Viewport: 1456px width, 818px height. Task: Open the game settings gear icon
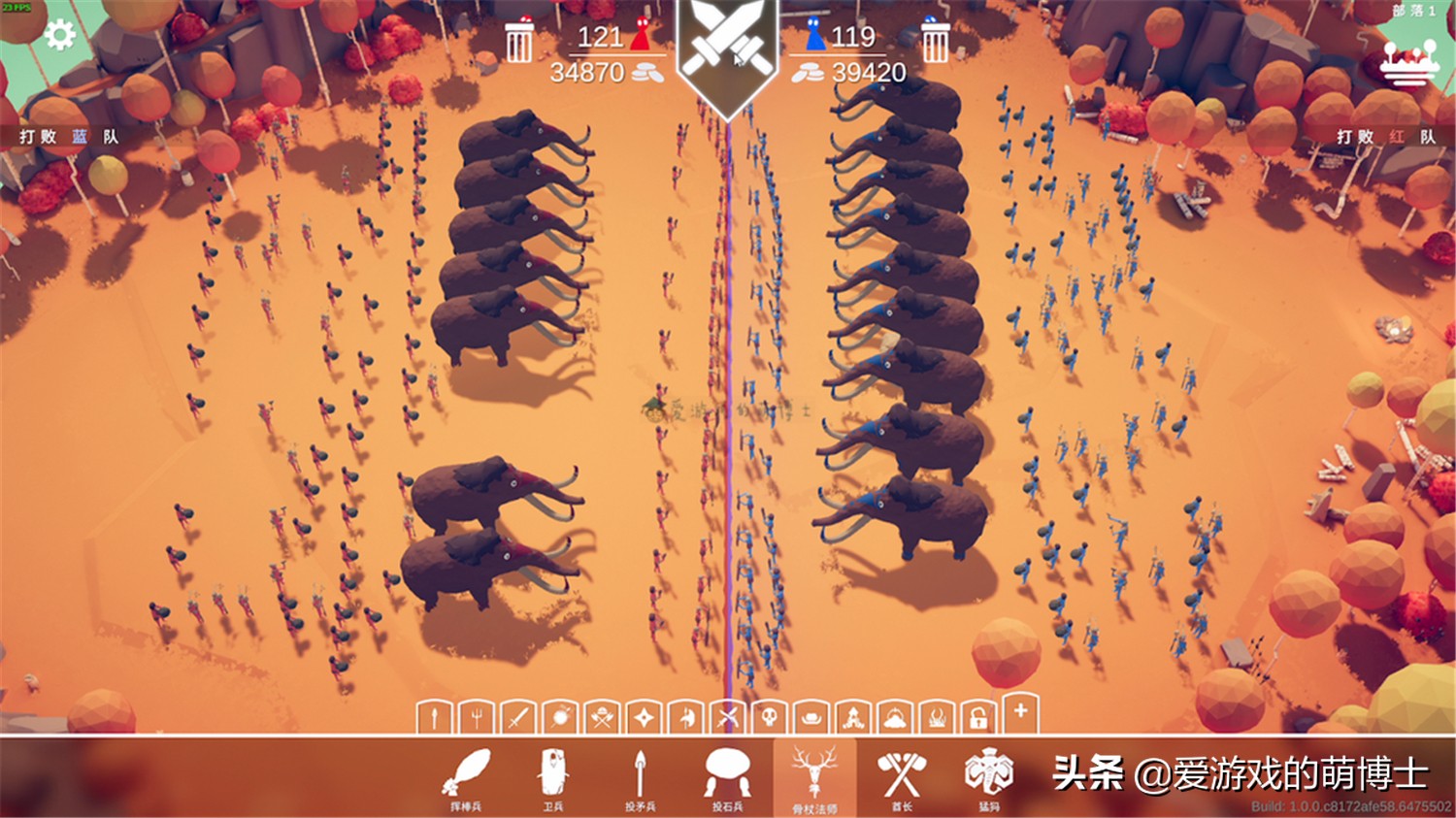coord(58,33)
